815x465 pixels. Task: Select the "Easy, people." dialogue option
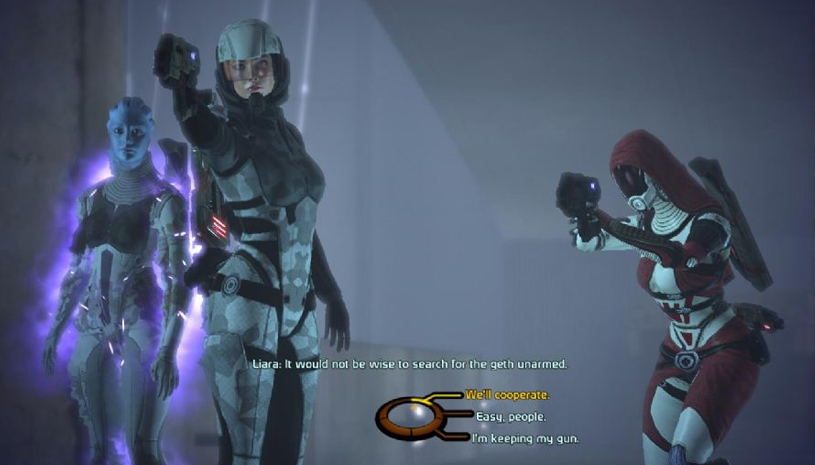click(506, 417)
